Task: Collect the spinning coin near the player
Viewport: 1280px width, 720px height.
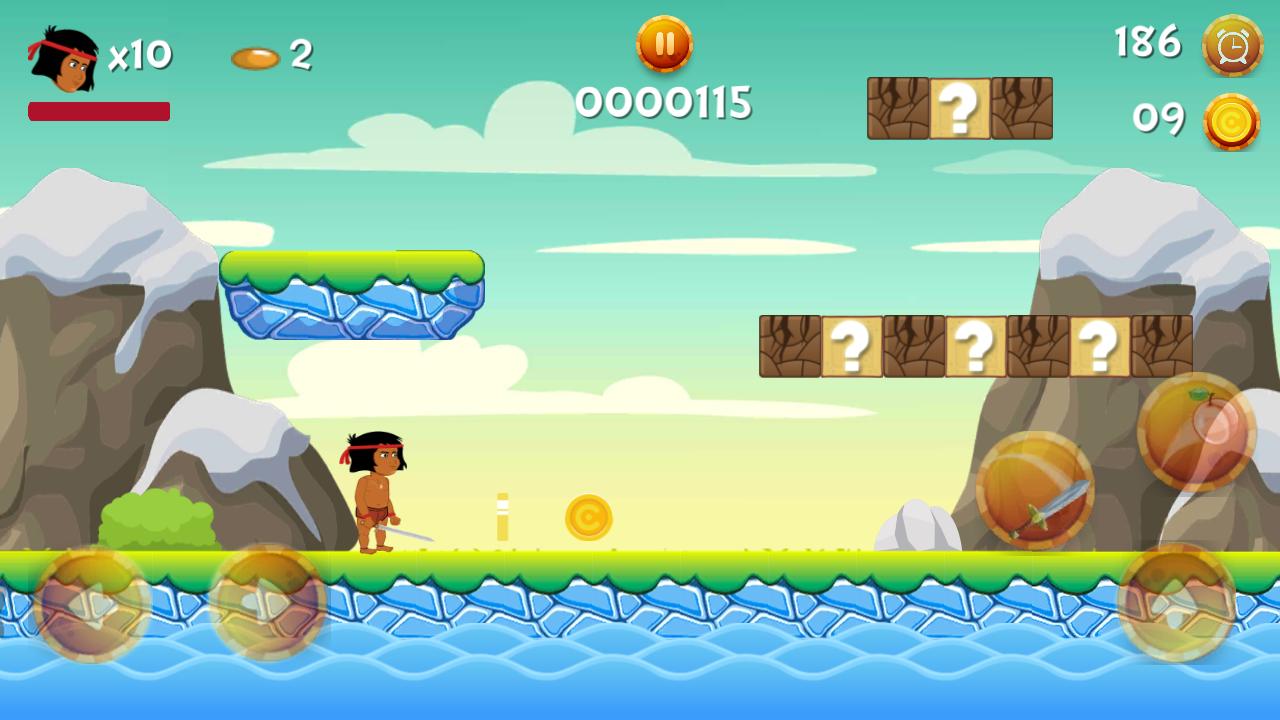Action: click(589, 517)
